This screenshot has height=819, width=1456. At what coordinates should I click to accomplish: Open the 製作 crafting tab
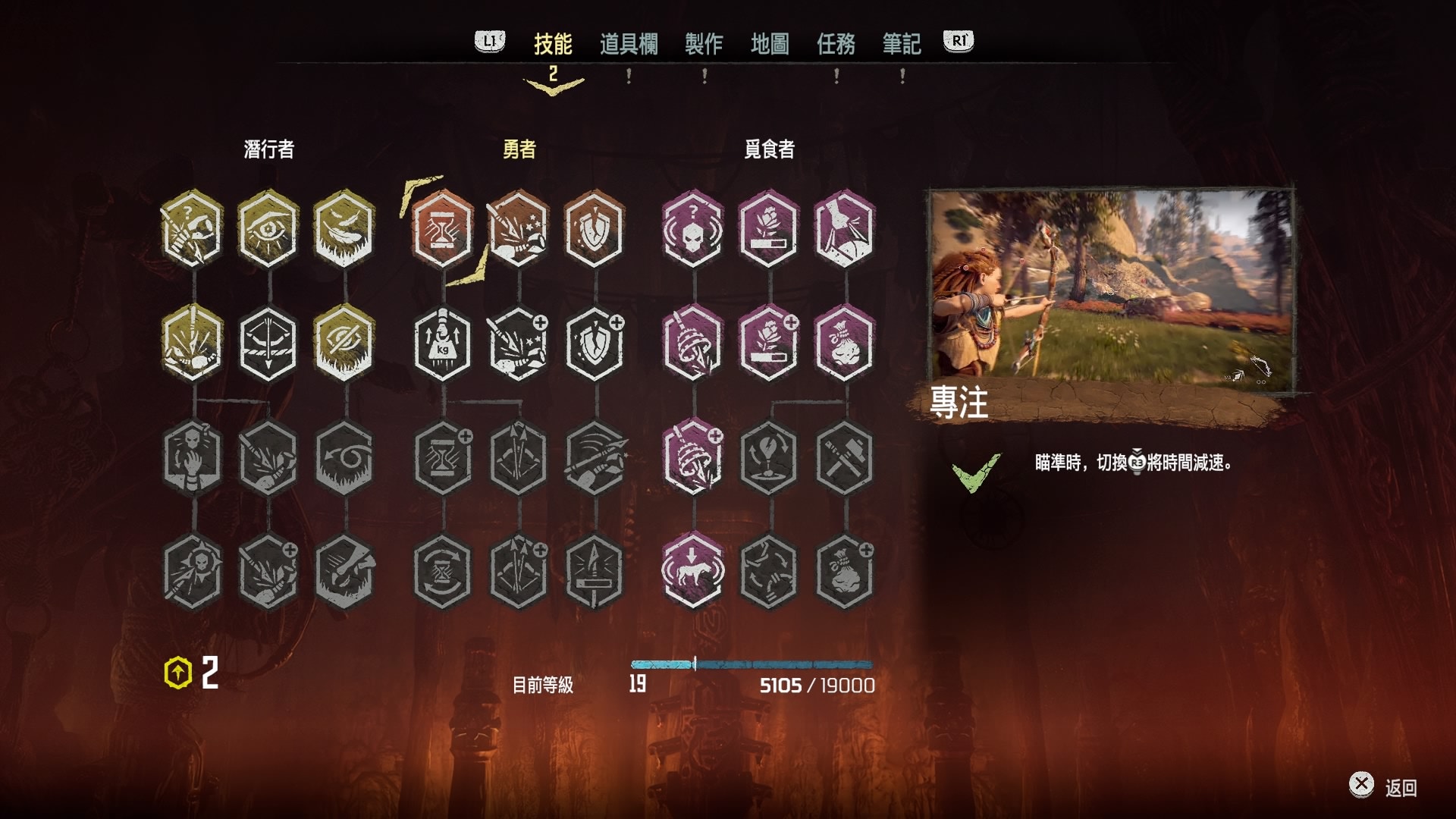(703, 44)
